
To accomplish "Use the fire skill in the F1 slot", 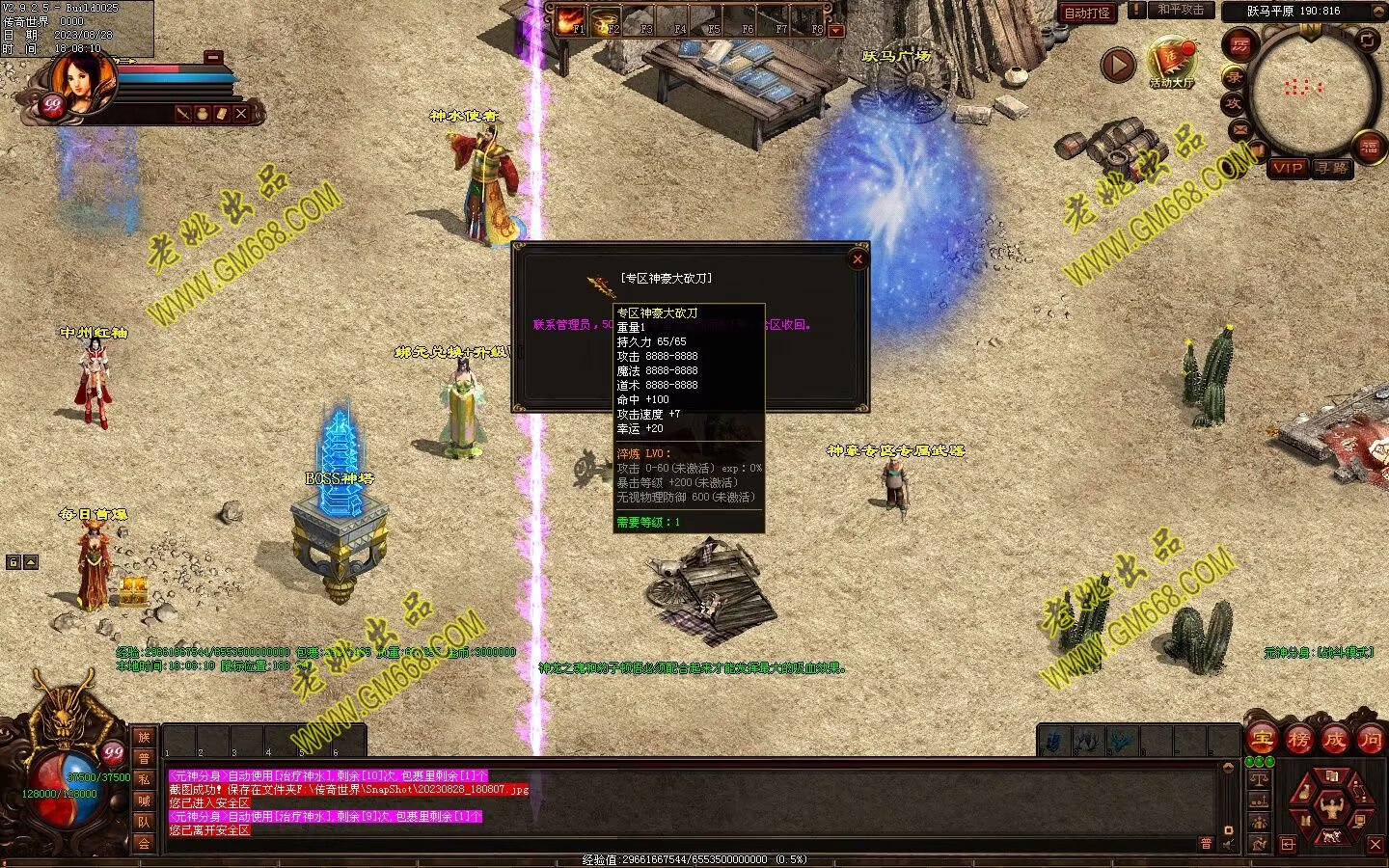I will point(571,21).
